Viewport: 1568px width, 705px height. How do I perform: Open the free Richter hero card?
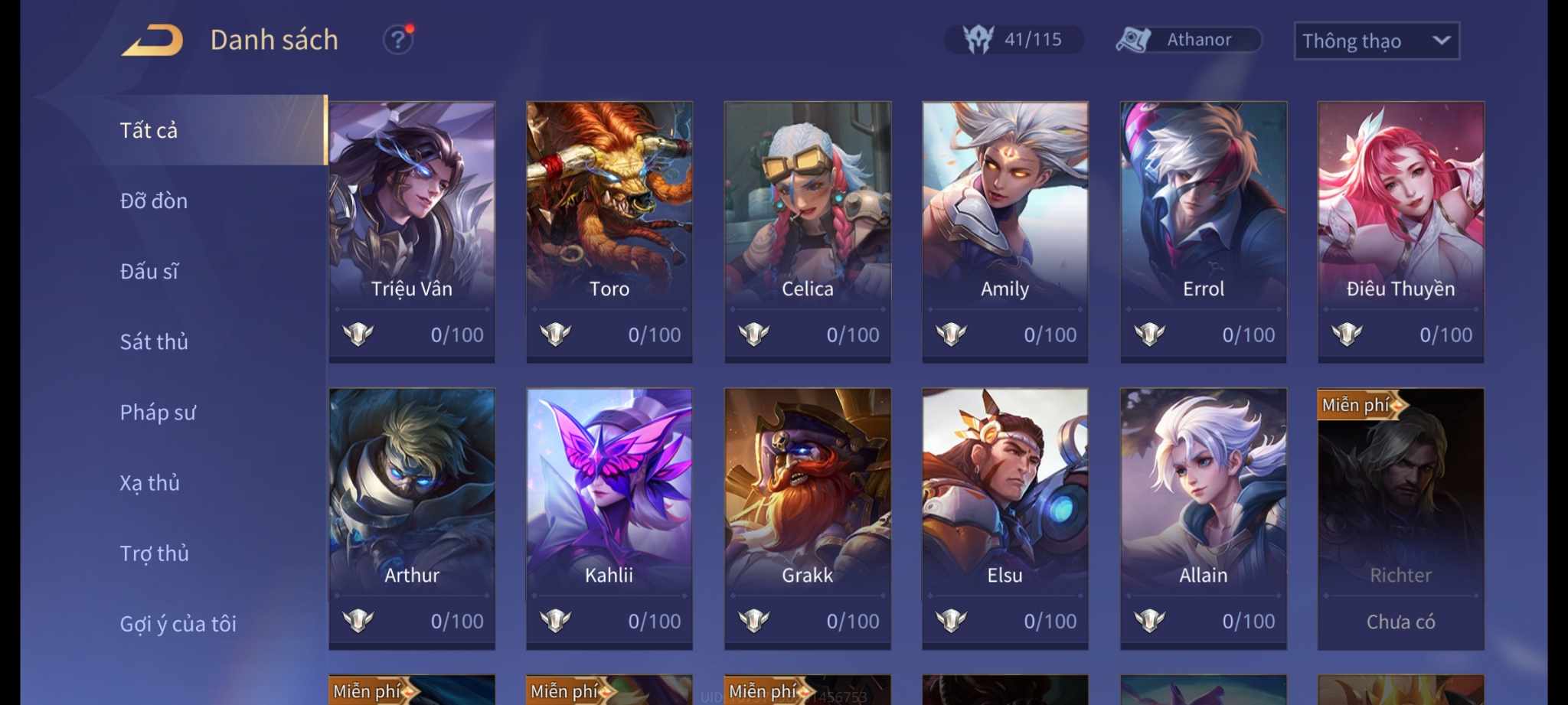(x=1401, y=518)
